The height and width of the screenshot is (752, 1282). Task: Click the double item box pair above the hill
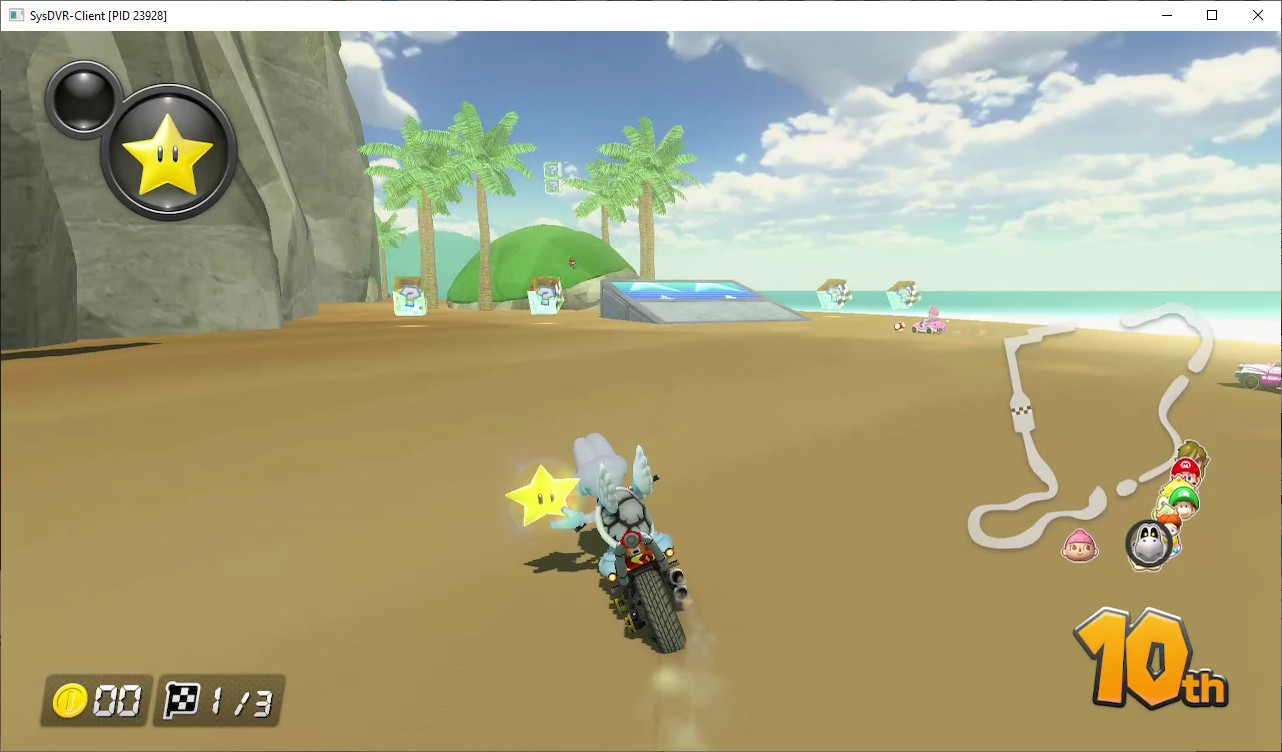[551, 178]
